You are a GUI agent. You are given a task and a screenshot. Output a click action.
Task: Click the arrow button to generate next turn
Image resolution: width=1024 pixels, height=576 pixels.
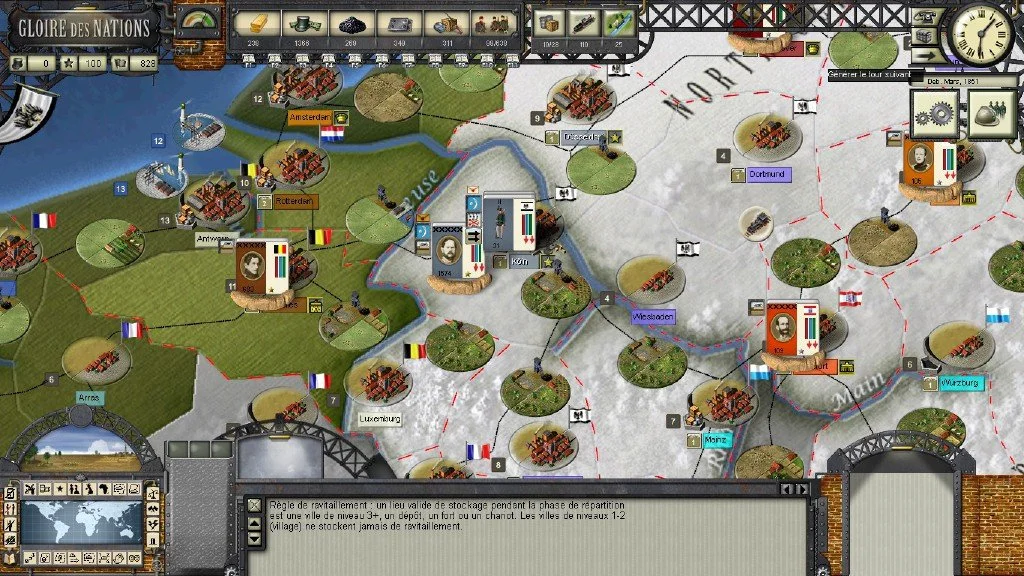click(925, 57)
